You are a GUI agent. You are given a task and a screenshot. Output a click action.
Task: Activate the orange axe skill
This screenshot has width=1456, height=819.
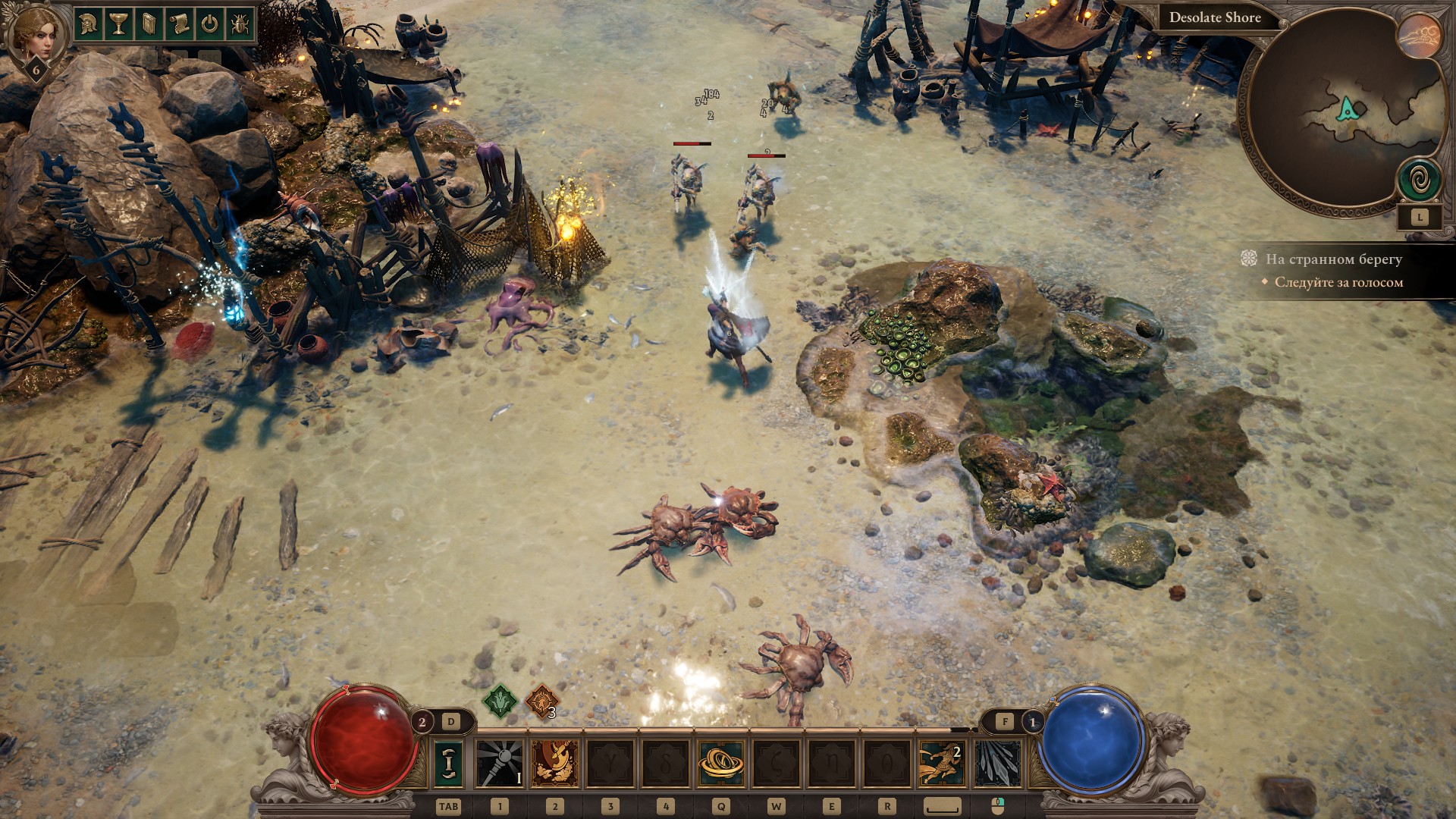555,763
